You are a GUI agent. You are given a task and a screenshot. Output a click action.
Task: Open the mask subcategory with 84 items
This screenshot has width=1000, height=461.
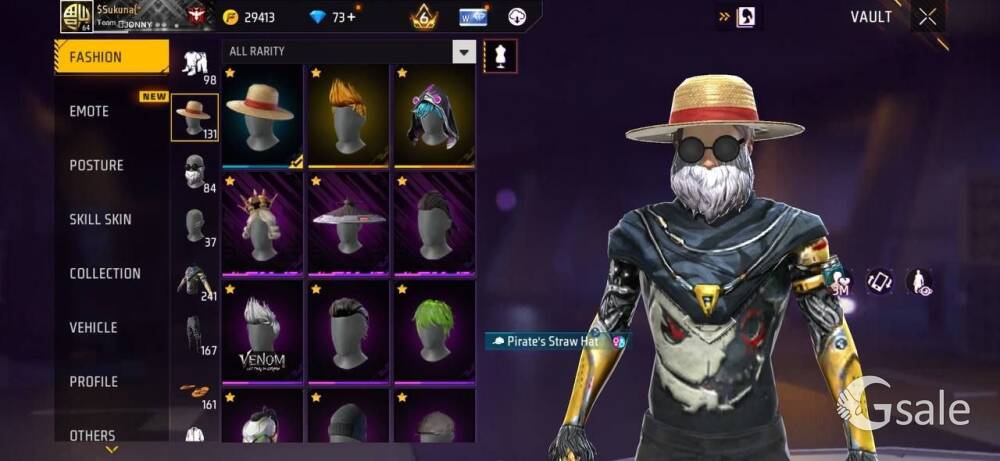pyautogui.click(x=195, y=172)
